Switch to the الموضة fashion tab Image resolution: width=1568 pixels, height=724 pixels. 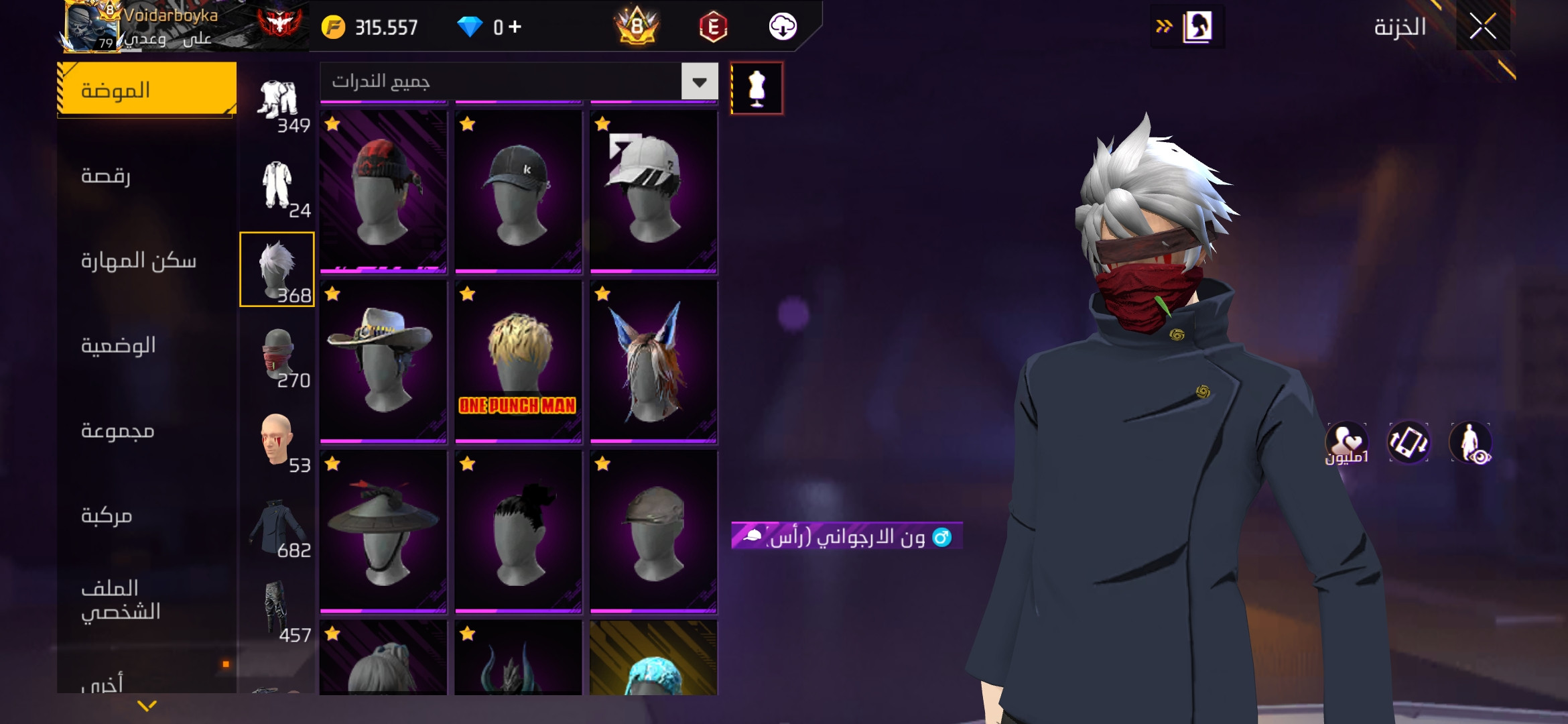147,90
